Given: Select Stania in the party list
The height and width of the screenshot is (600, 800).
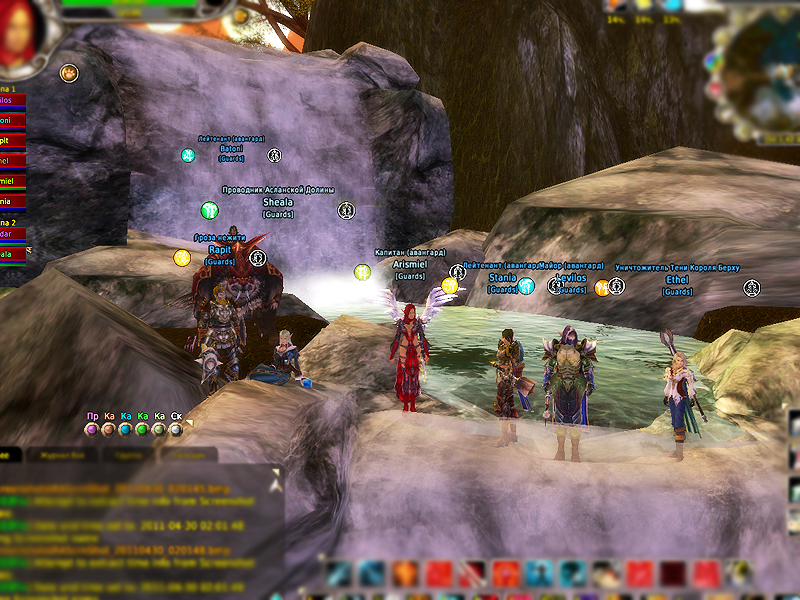Looking at the screenshot, I should [x=10, y=200].
